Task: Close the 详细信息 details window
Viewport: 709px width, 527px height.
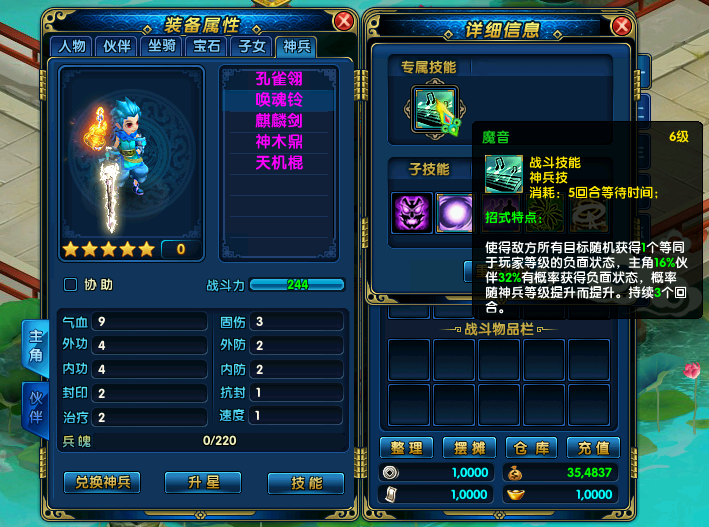Action: pos(621,26)
